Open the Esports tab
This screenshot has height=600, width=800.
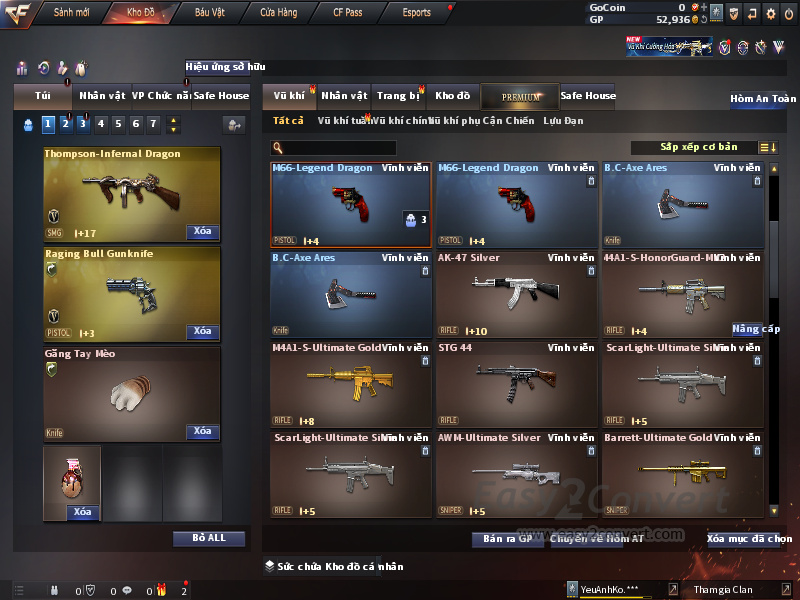[x=416, y=13]
